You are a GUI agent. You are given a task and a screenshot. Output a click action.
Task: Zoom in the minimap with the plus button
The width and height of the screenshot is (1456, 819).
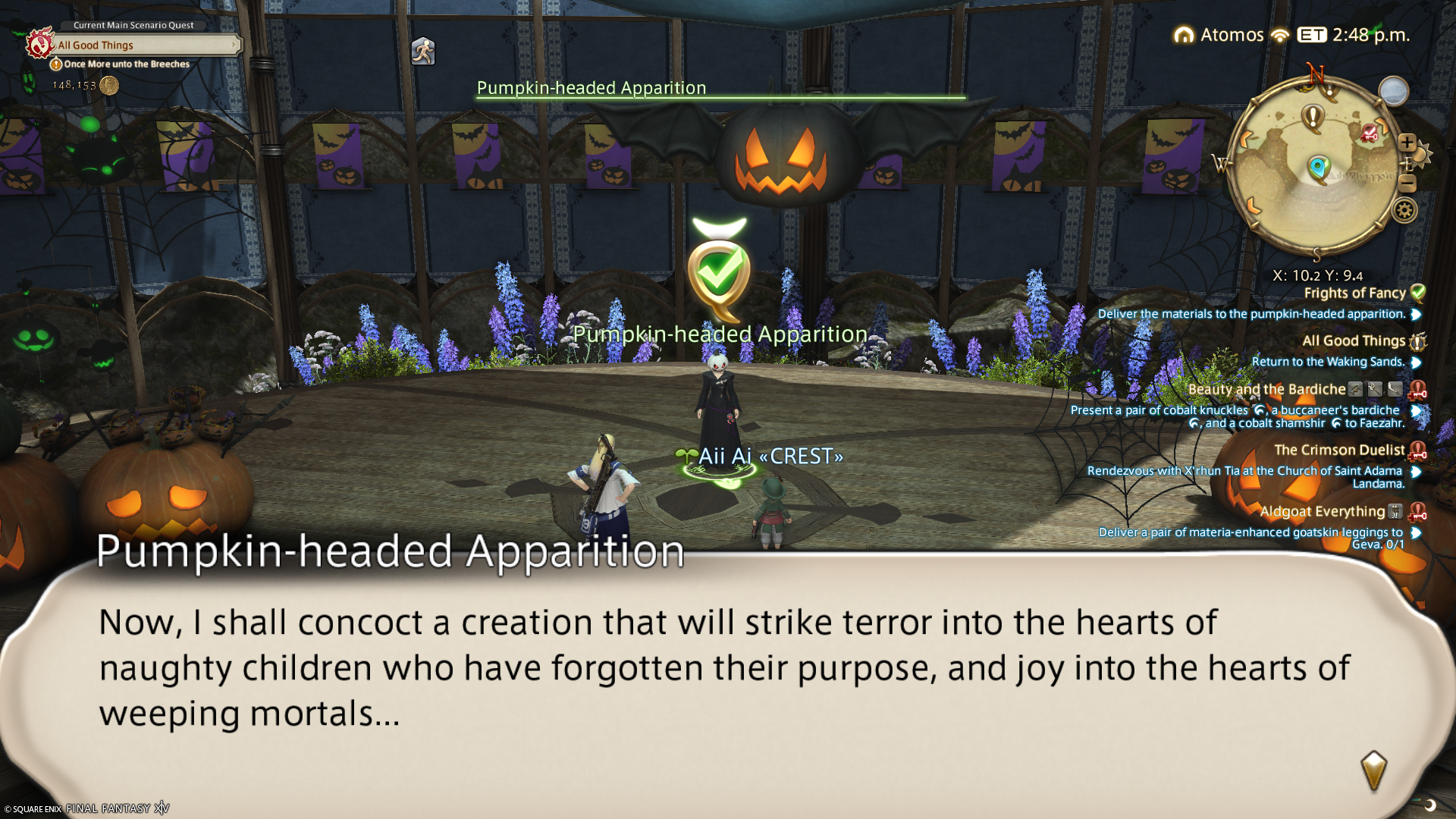click(1407, 143)
